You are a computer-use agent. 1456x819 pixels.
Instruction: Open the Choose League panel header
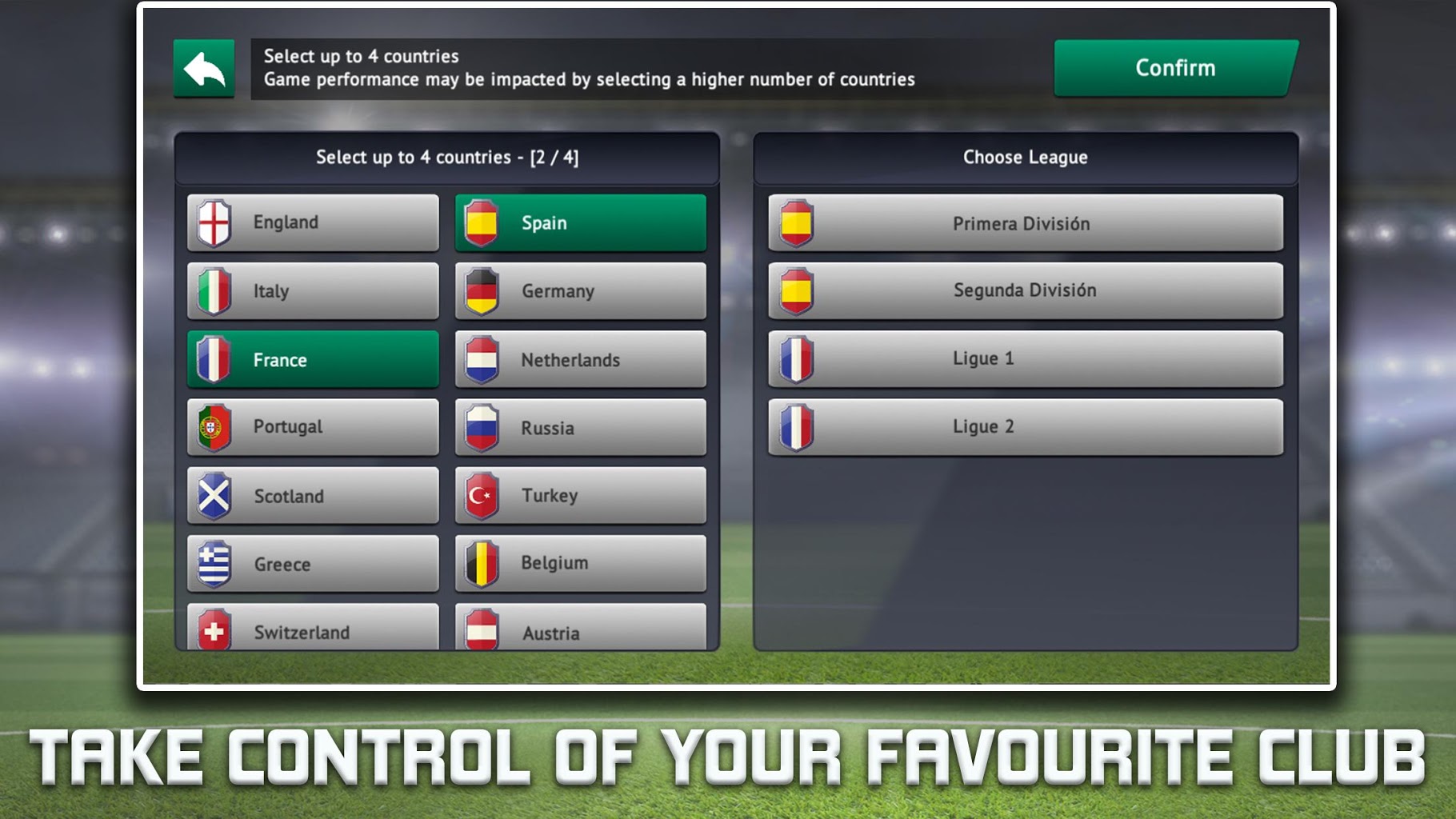click(1025, 157)
